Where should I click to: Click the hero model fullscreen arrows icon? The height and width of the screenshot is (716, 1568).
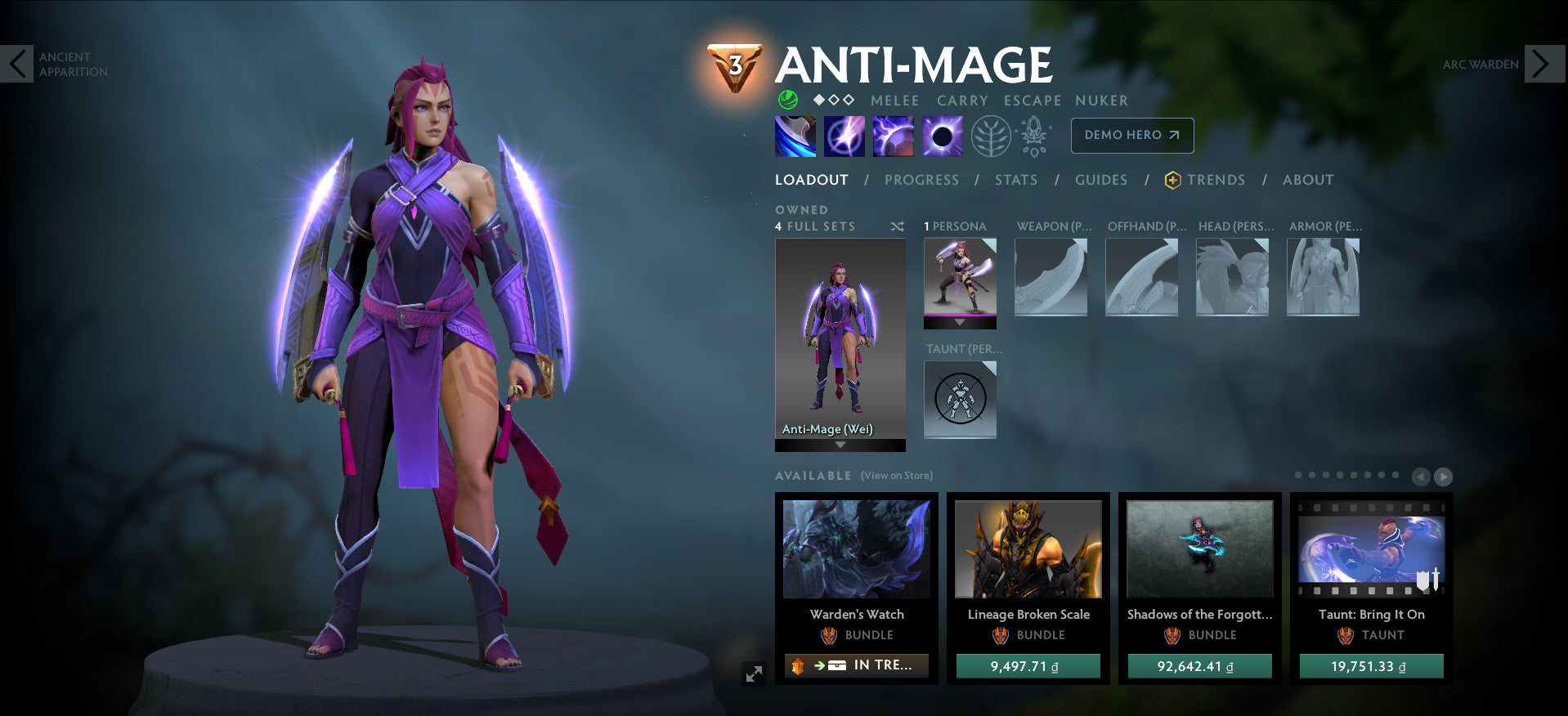pyautogui.click(x=755, y=672)
